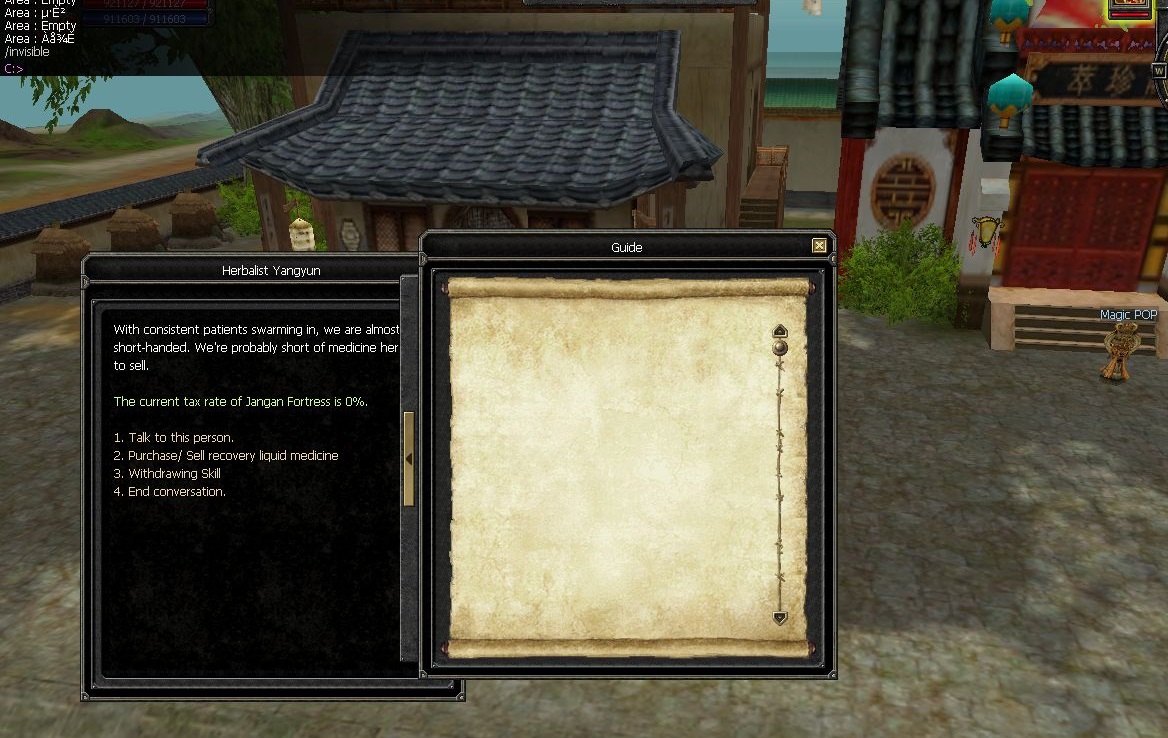Click the Guide scrollbar round handle
This screenshot has height=738, width=1168.
coord(780,348)
